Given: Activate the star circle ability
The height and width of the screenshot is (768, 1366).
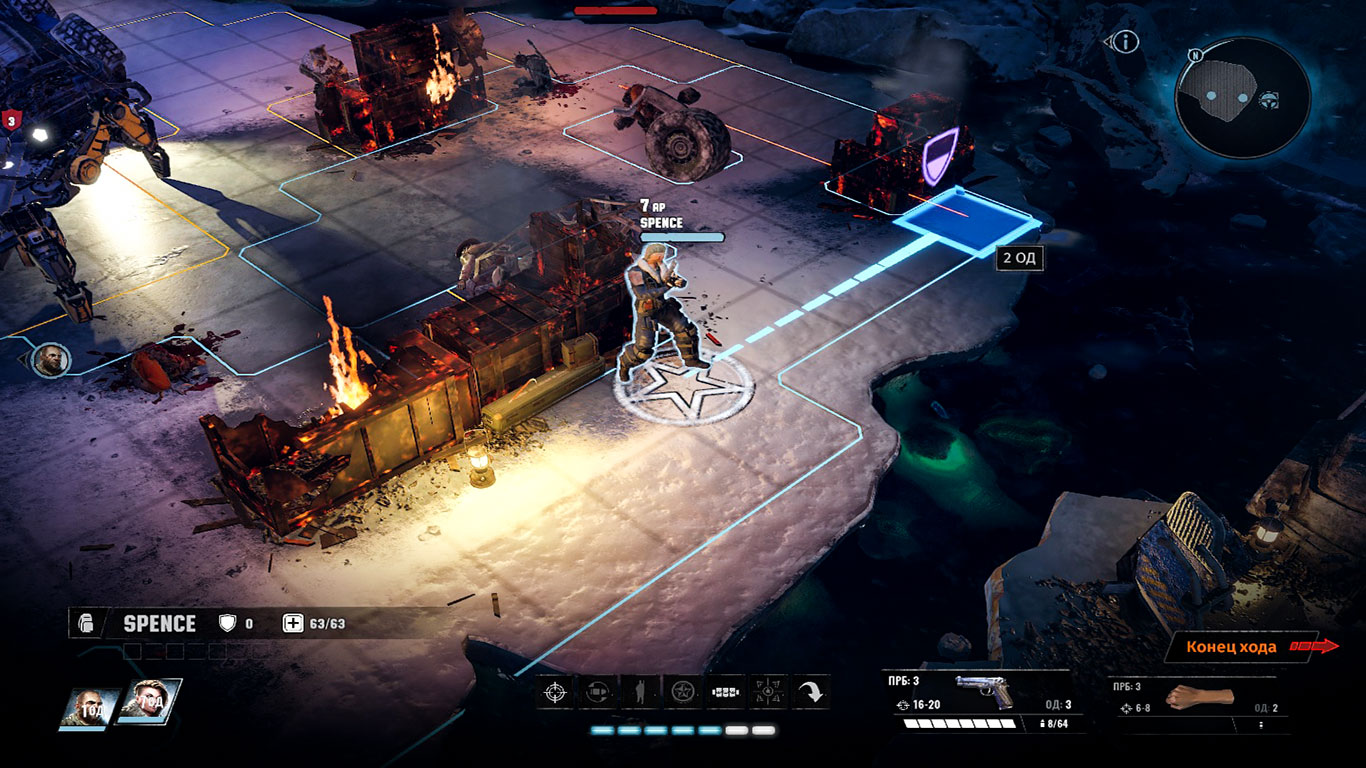Looking at the screenshot, I should (683, 692).
